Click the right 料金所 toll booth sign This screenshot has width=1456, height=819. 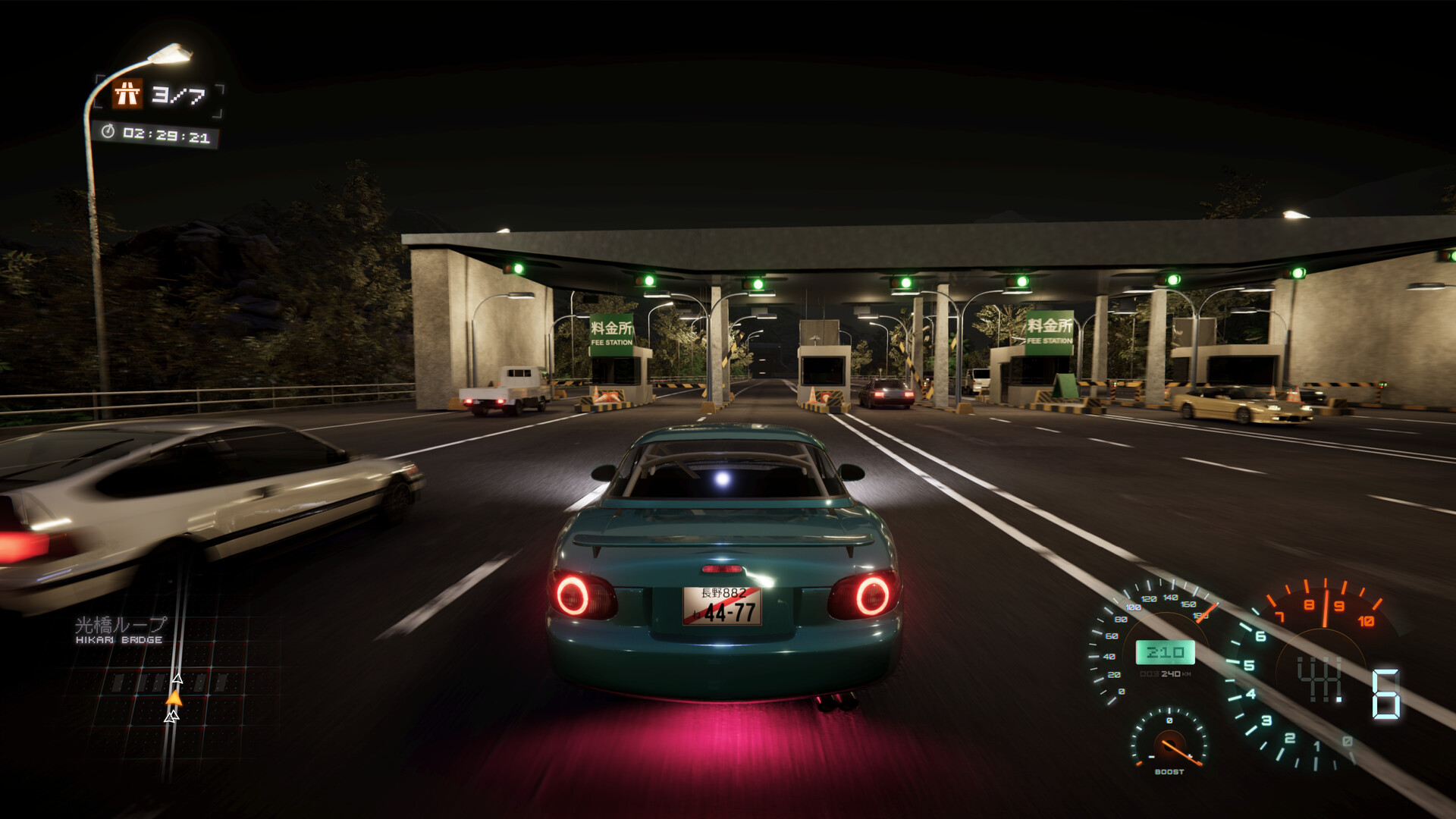1050,328
